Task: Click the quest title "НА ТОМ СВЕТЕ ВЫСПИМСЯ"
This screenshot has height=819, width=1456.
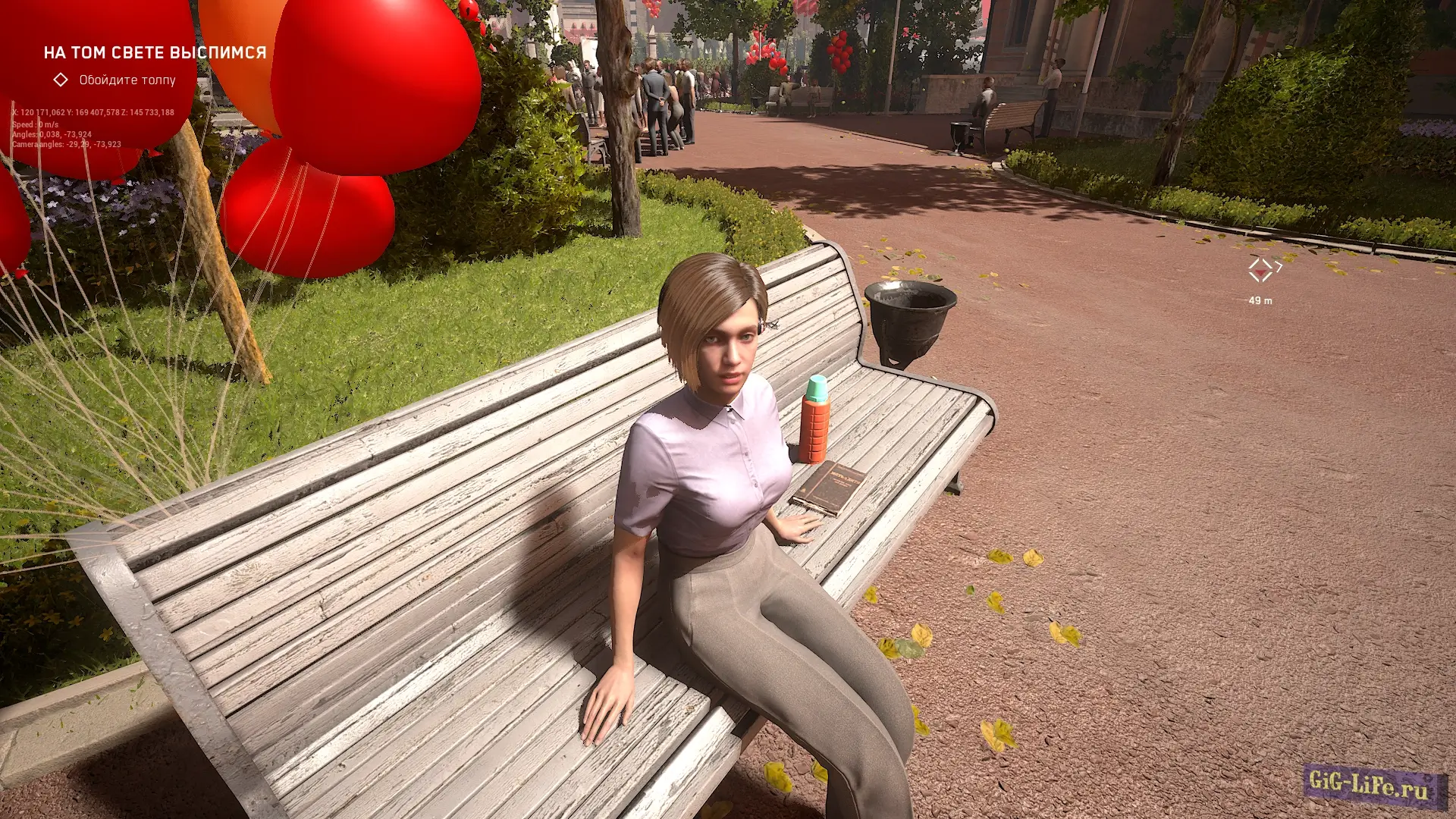Action: point(155,52)
